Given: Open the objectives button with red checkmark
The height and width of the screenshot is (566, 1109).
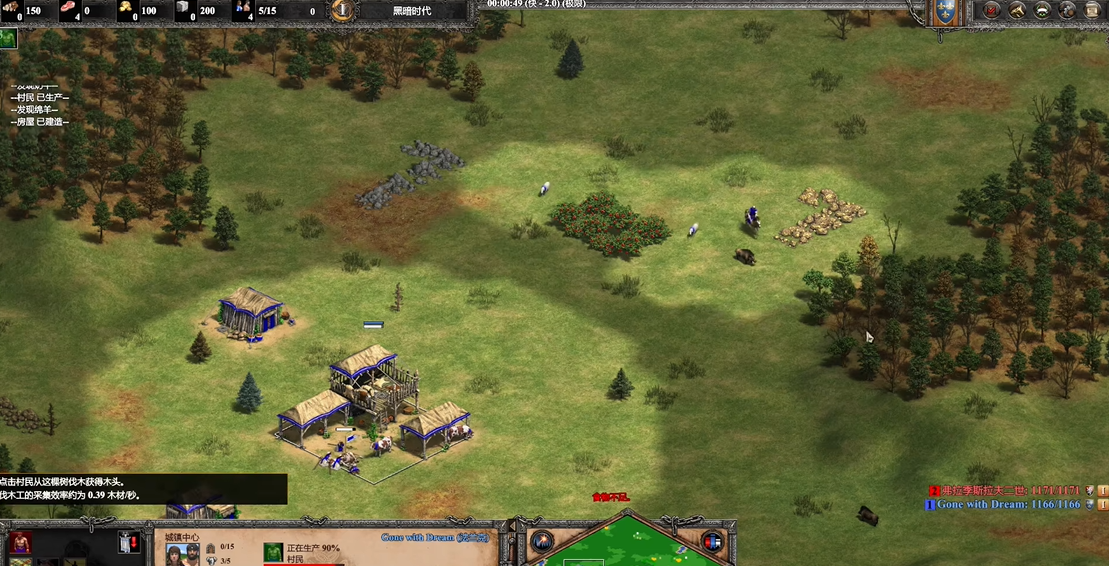Looking at the screenshot, I should point(992,11).
